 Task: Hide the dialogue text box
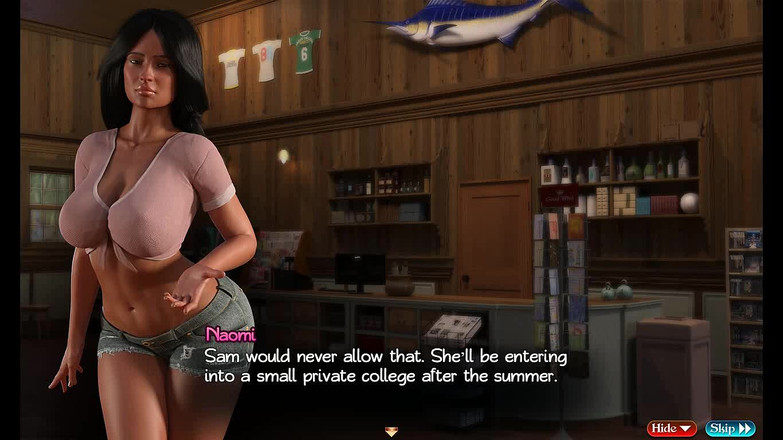pyautogui.click(x=671, y=428)
